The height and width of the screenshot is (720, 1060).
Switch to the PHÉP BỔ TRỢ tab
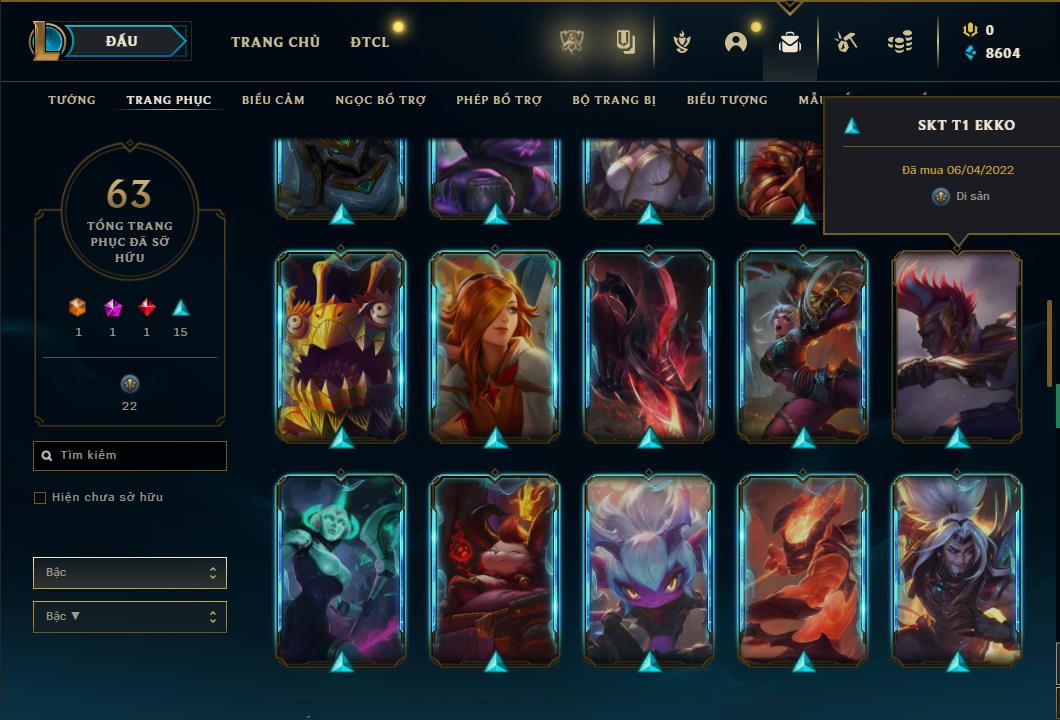pos(499,100)
